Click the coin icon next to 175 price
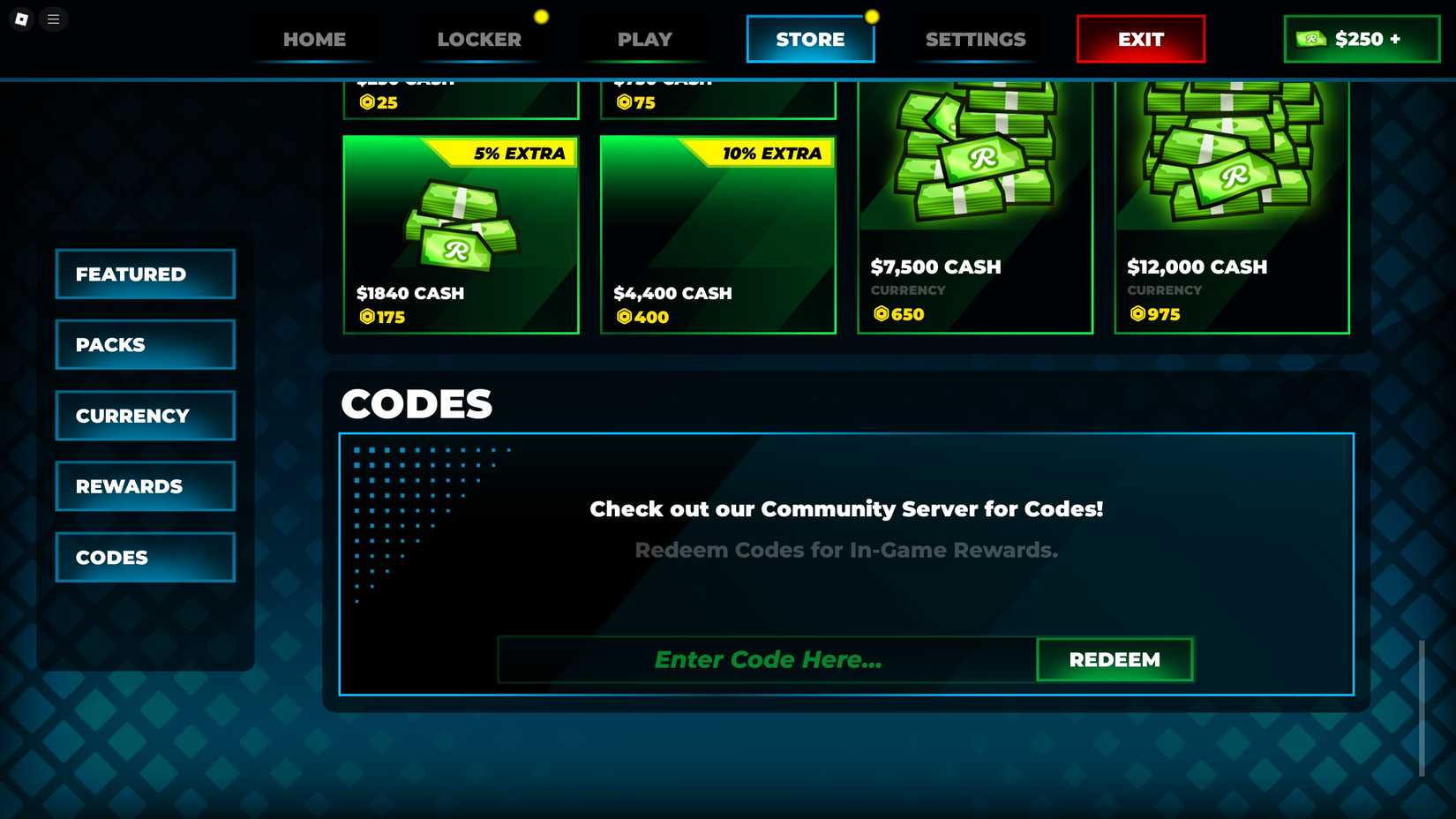 (365, 317)
